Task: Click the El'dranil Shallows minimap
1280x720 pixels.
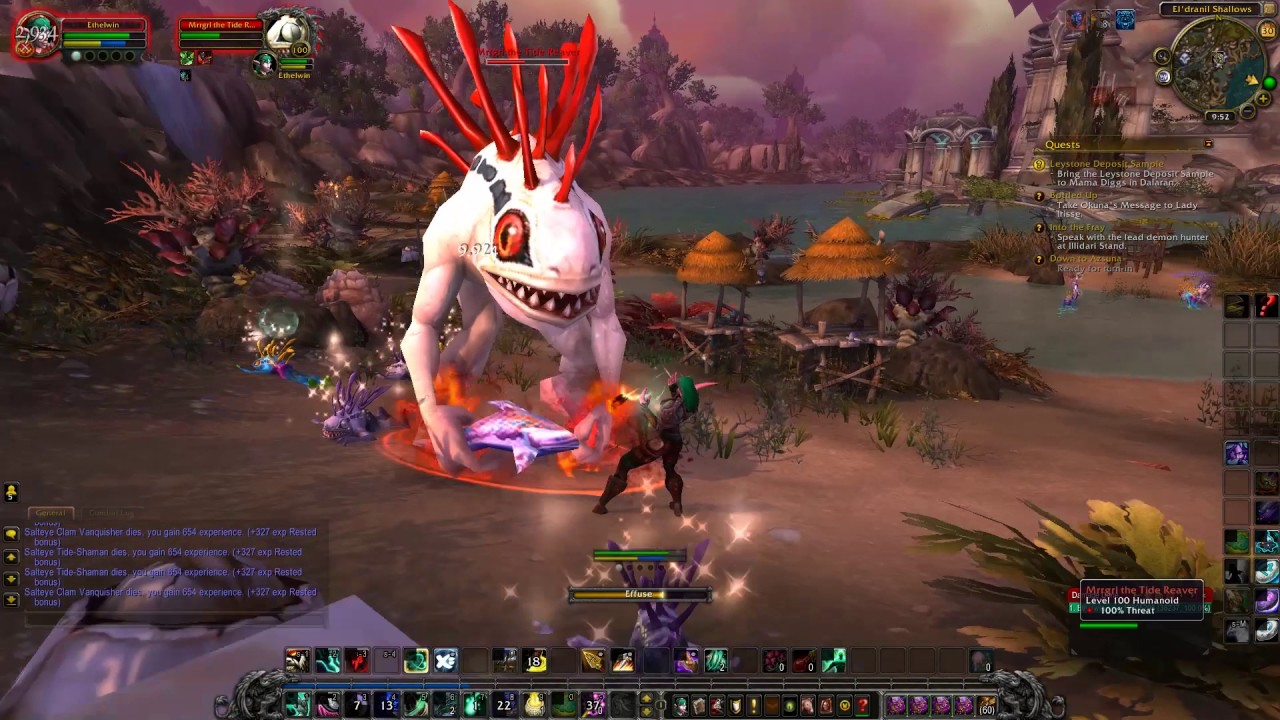Action: pyautogui.click(x=1217, y=63)
